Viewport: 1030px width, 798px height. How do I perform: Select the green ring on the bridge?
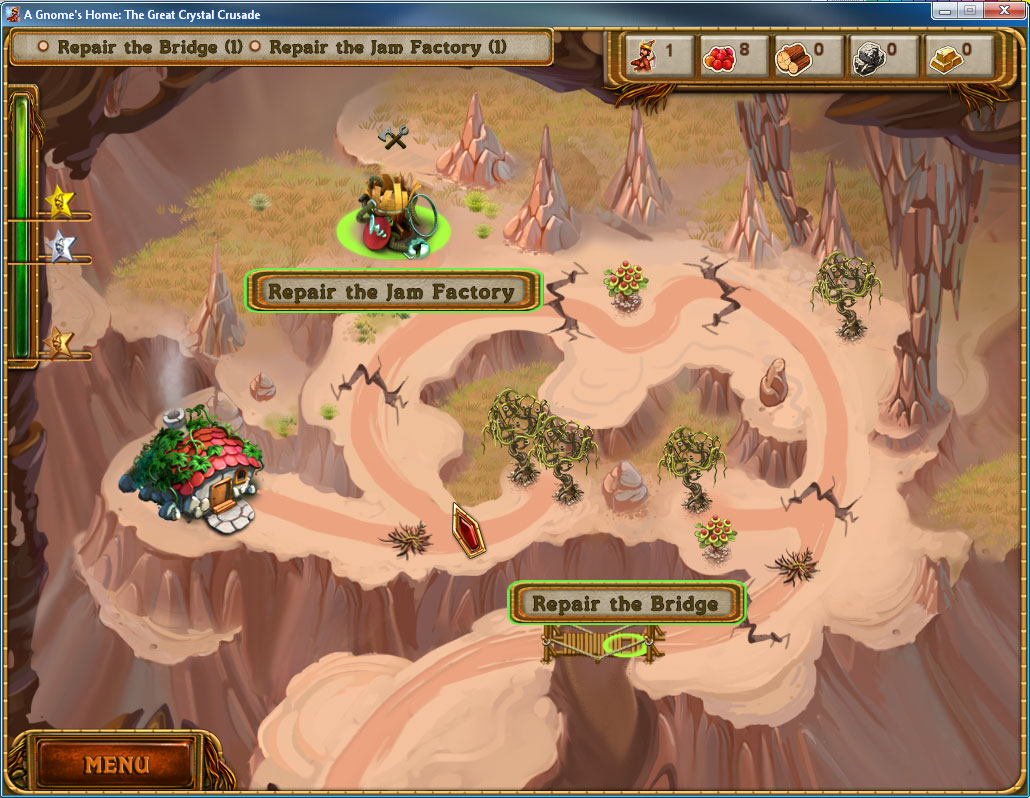tap(625, 646)
